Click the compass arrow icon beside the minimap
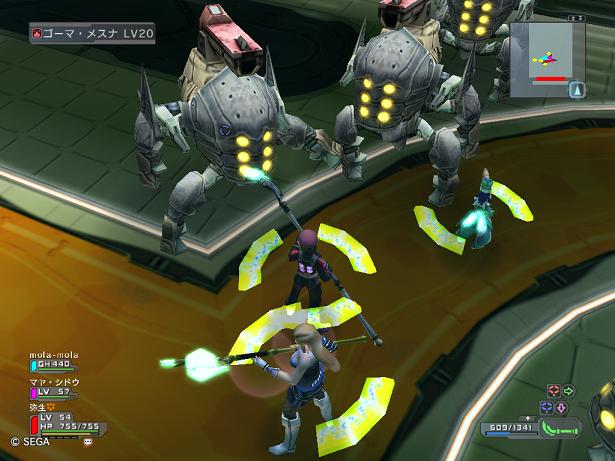 (x=577, y=89)
